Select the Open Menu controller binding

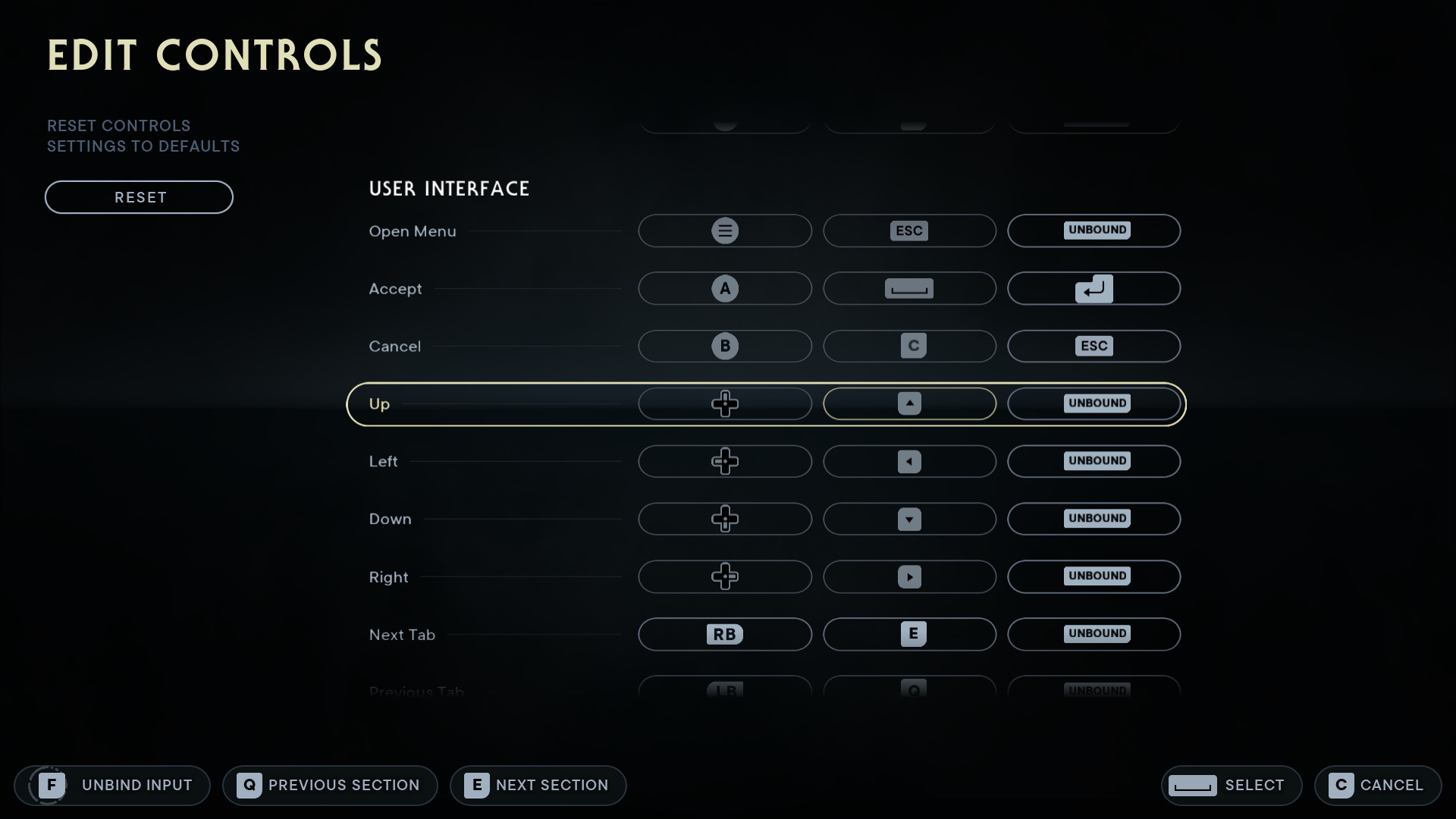(x=724, y=231)
